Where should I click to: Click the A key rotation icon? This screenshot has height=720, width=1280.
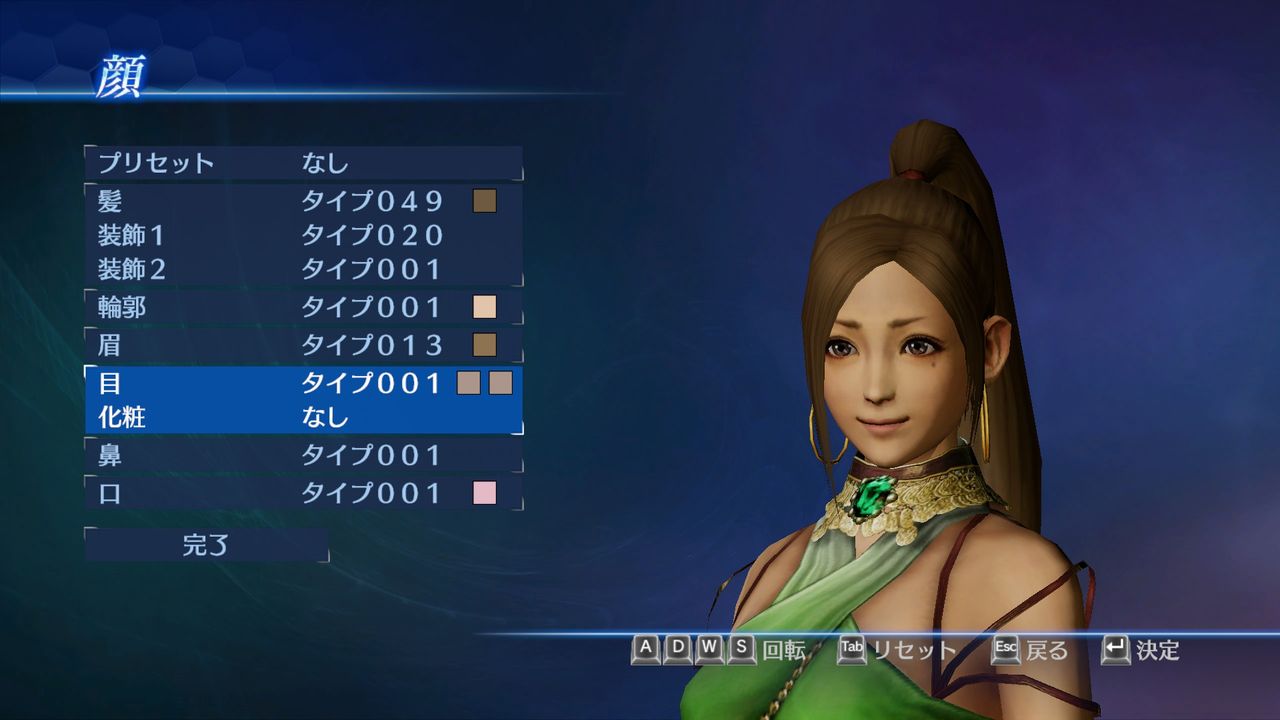pyautogui.click(x=646, y=651)
